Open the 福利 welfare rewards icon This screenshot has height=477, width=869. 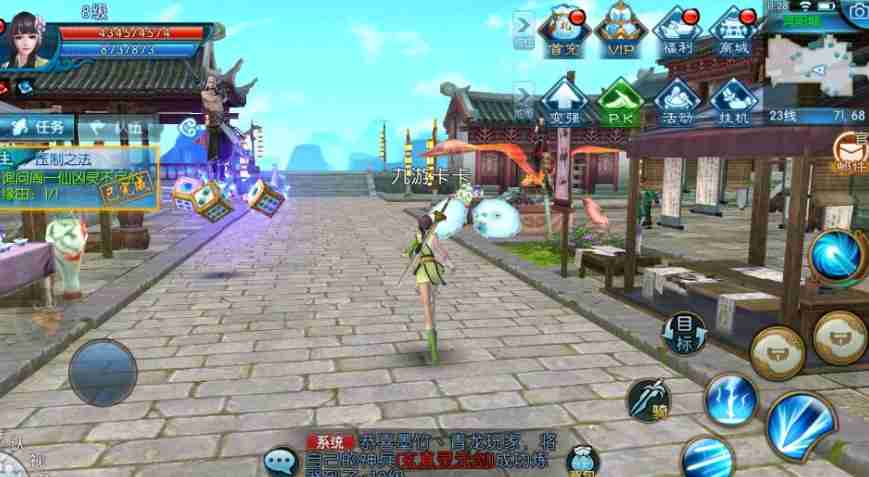[678, 31]
